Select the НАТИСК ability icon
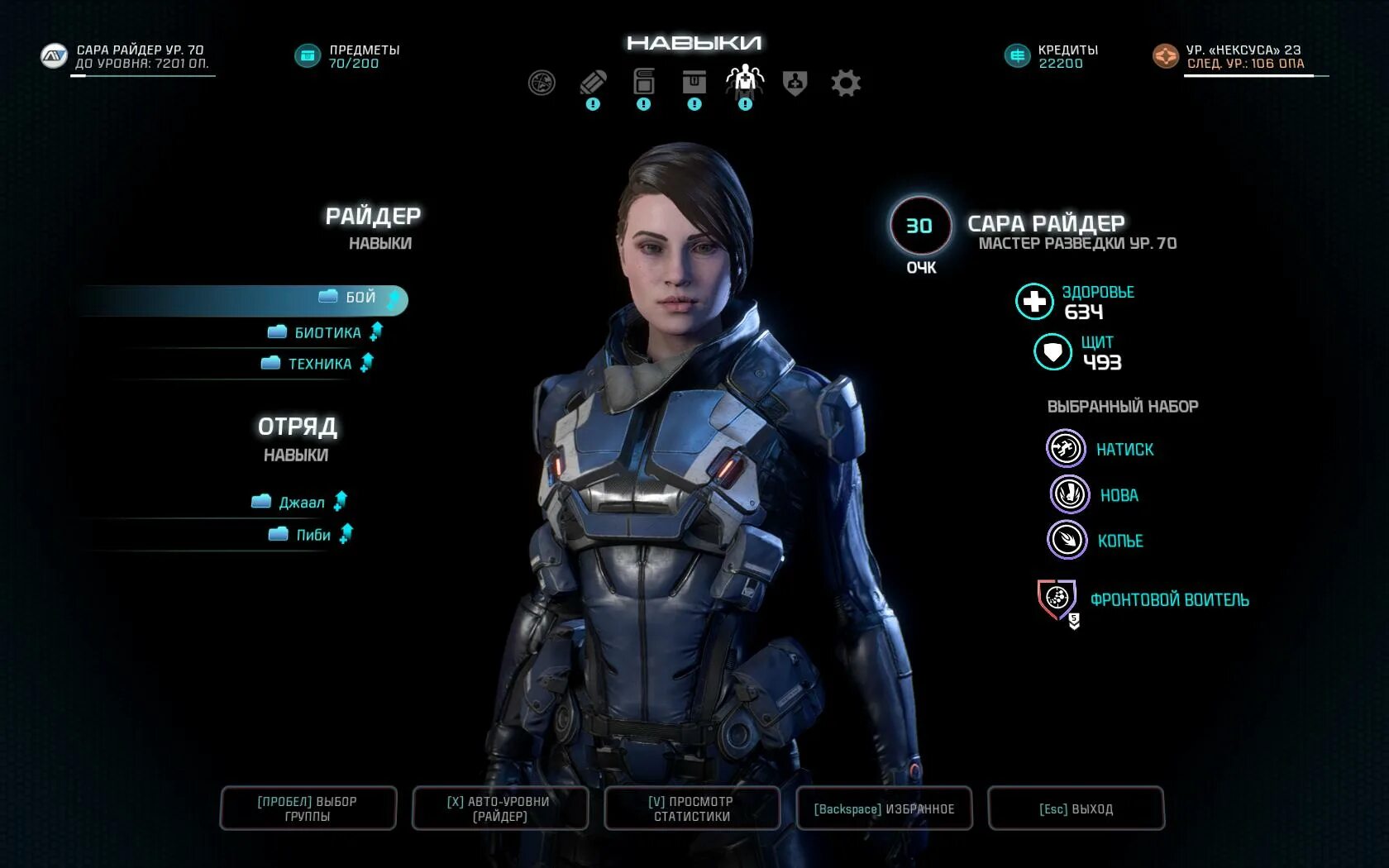Screen dimensions: 1389x868 click(1066, 449)
